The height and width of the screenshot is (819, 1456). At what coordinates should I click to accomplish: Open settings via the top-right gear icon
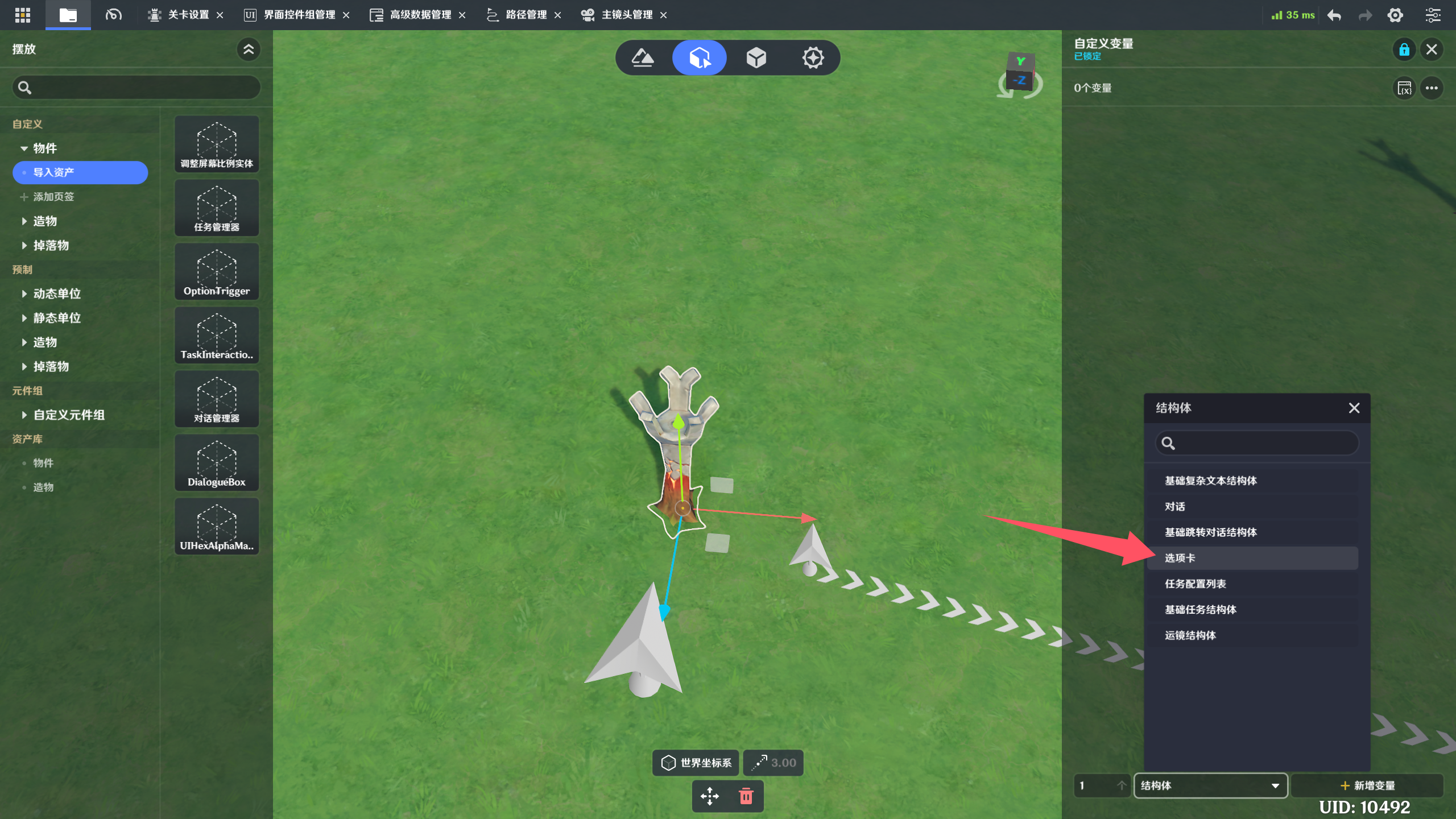(x=1395, y=15)
